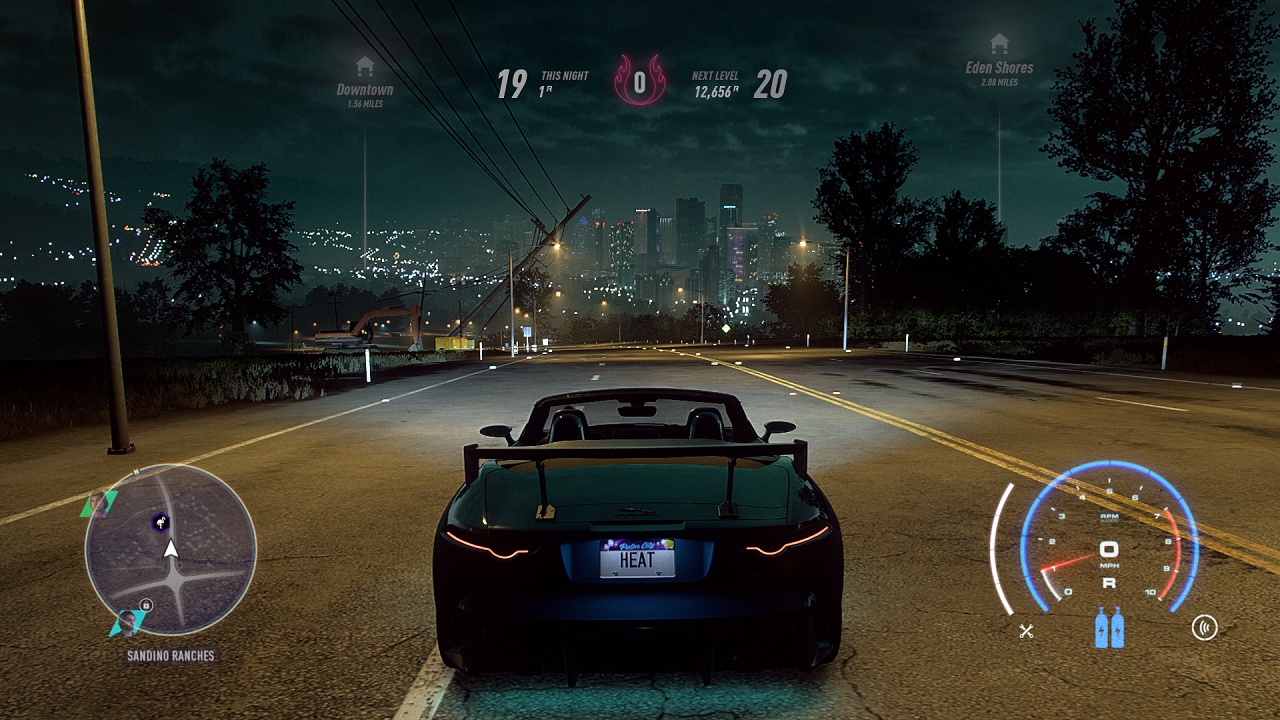Select the flamingo collectible marker on minimap
This screenshot has height=720, width=1280.
[160, 521]
